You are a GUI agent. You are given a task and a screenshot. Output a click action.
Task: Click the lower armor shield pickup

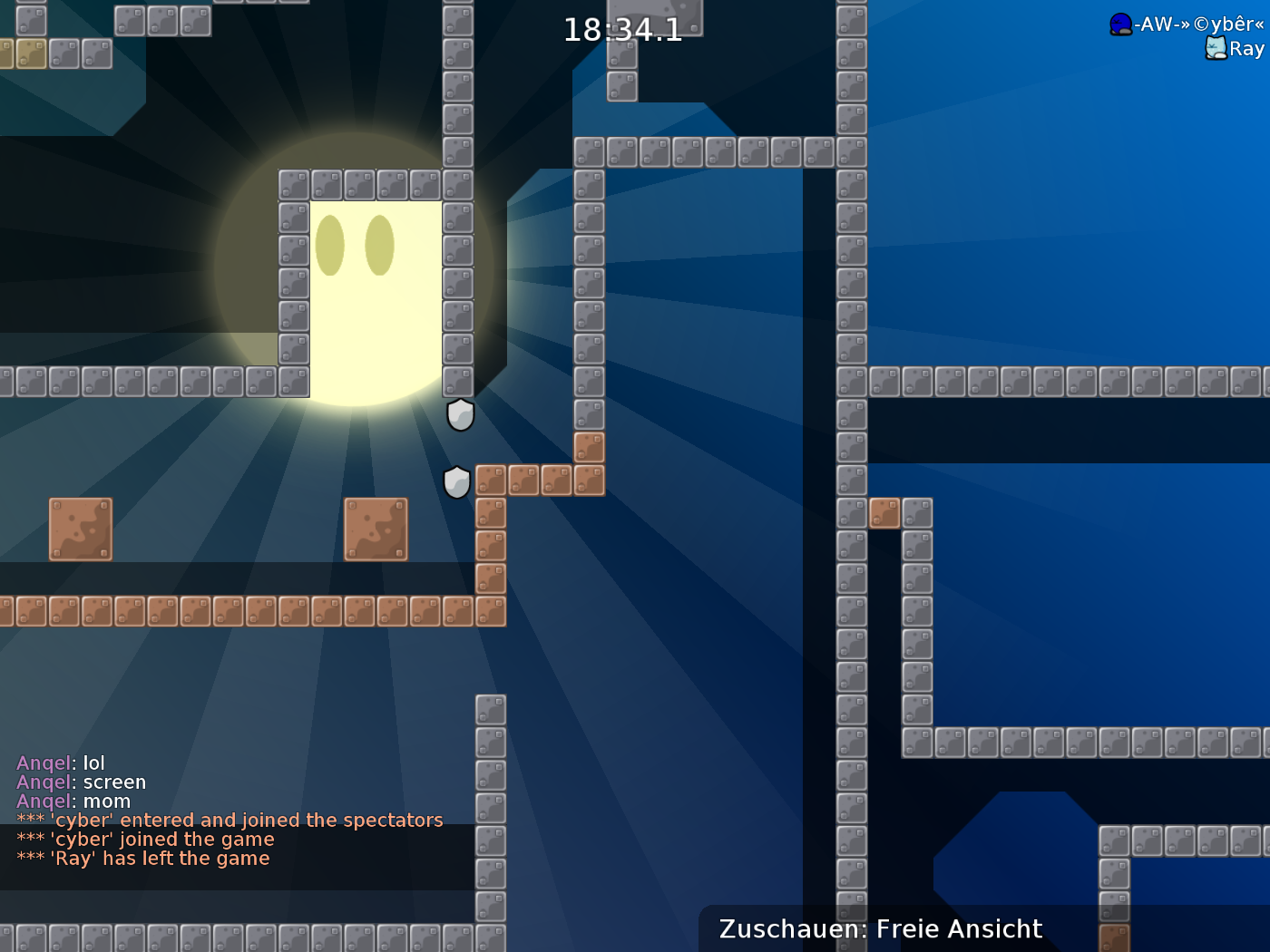[x=457, y=483]
